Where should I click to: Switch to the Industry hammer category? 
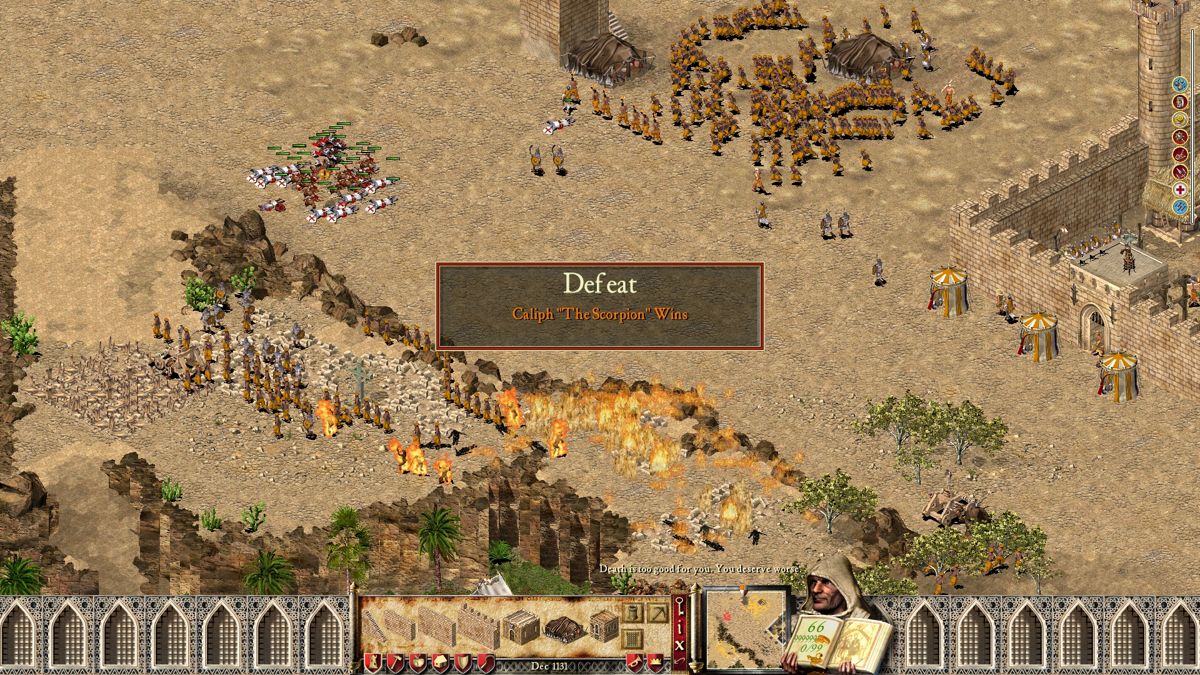(394, 661)
